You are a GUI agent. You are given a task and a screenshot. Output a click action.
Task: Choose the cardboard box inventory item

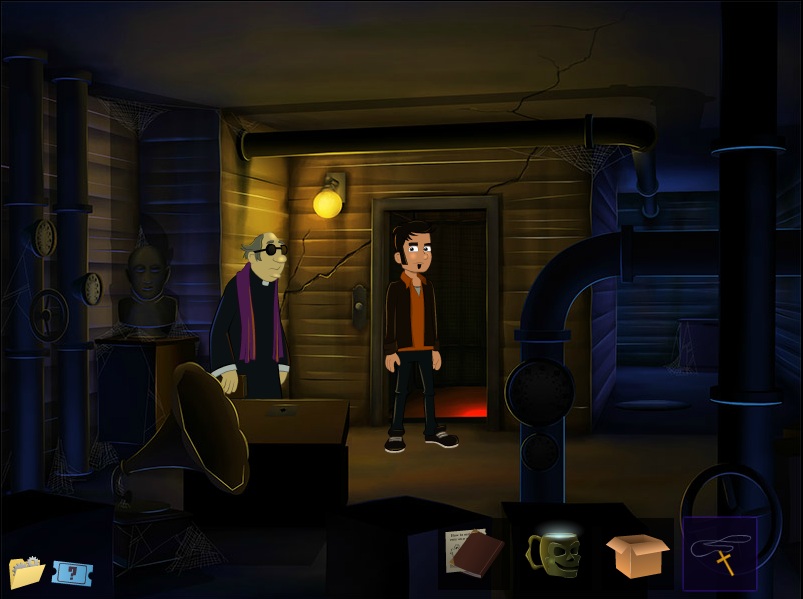tap(637, 555)
